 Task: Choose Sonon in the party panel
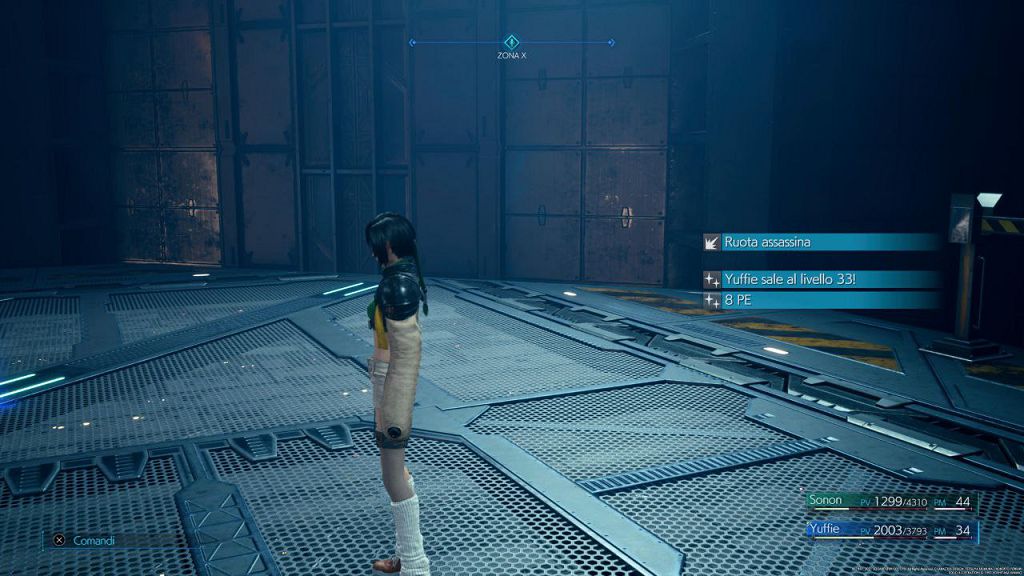[890, 502]
